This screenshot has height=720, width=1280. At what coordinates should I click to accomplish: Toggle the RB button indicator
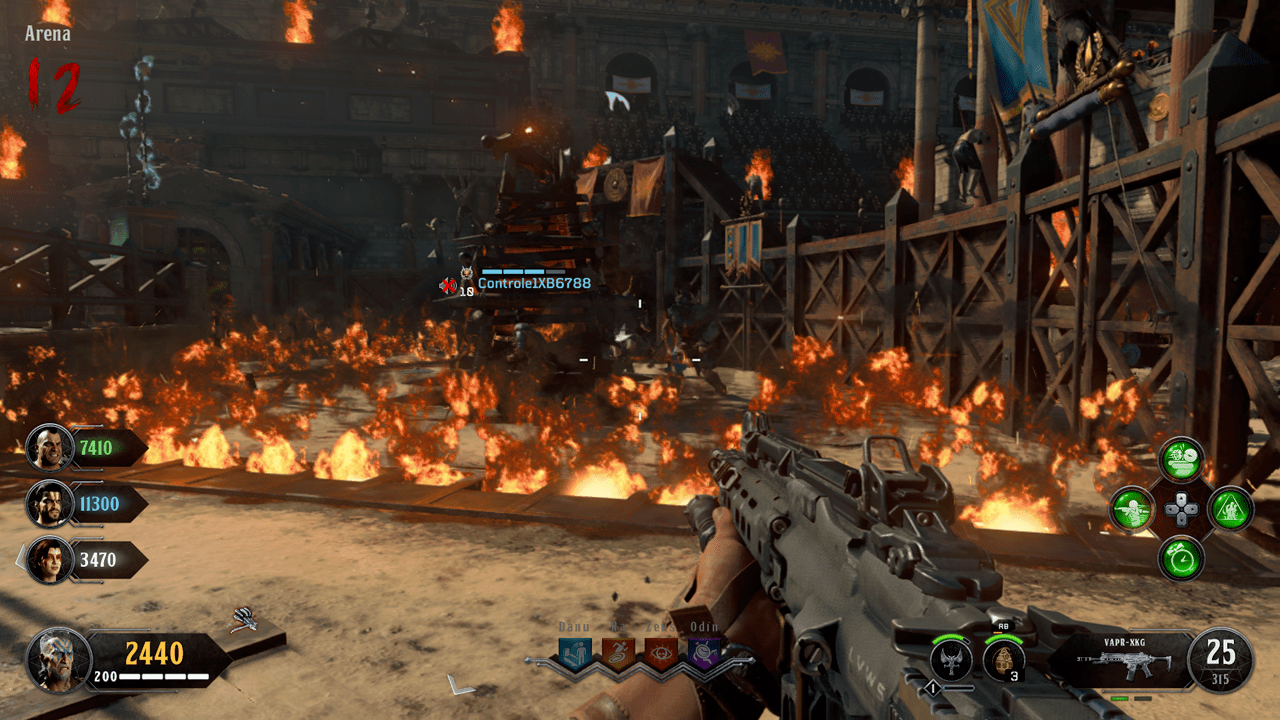tap(1003, 626)
